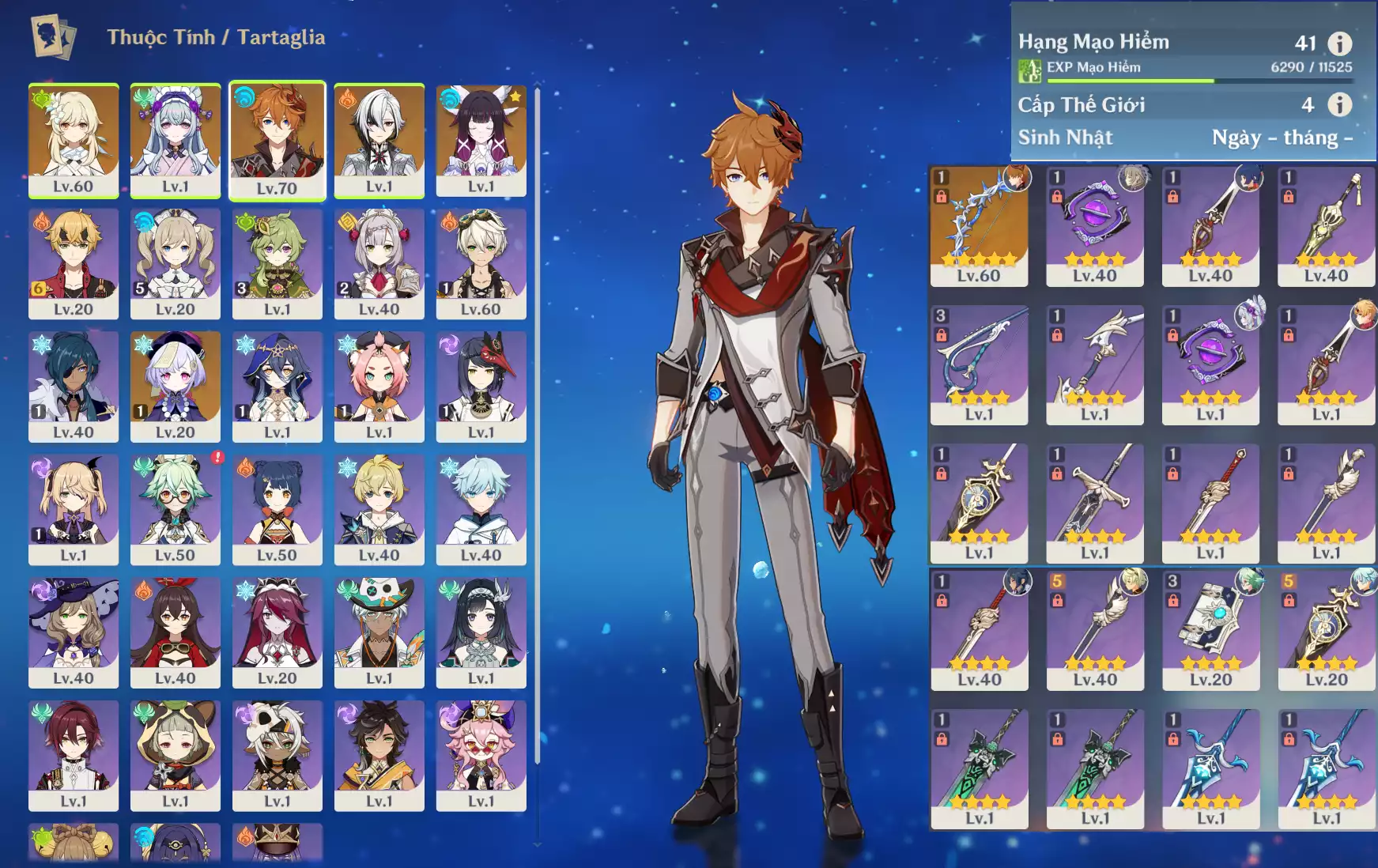Select Amber's Lv.40 portrait

(175, 632)
